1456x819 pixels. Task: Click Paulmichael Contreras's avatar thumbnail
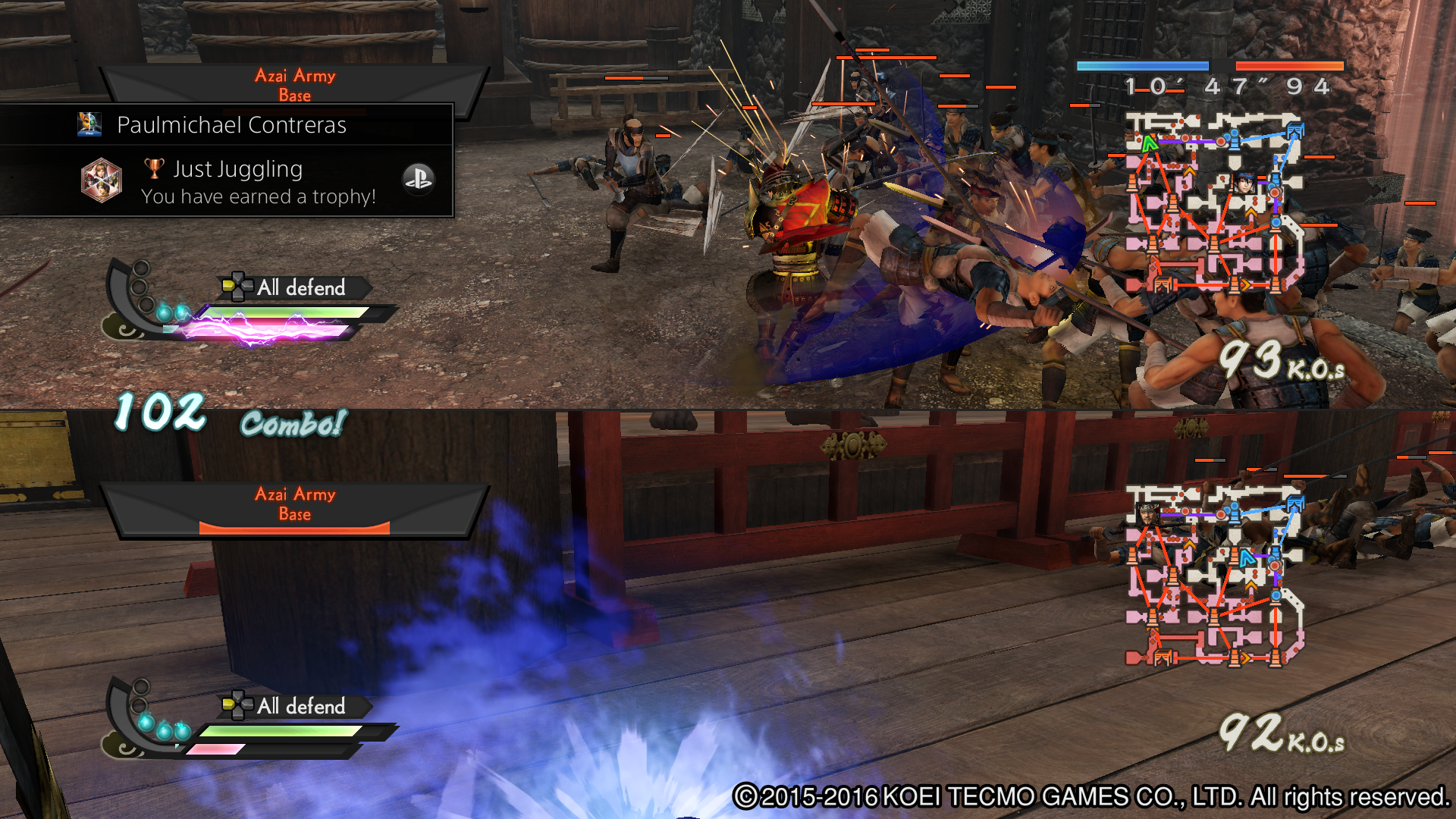(x=89, y=124)
